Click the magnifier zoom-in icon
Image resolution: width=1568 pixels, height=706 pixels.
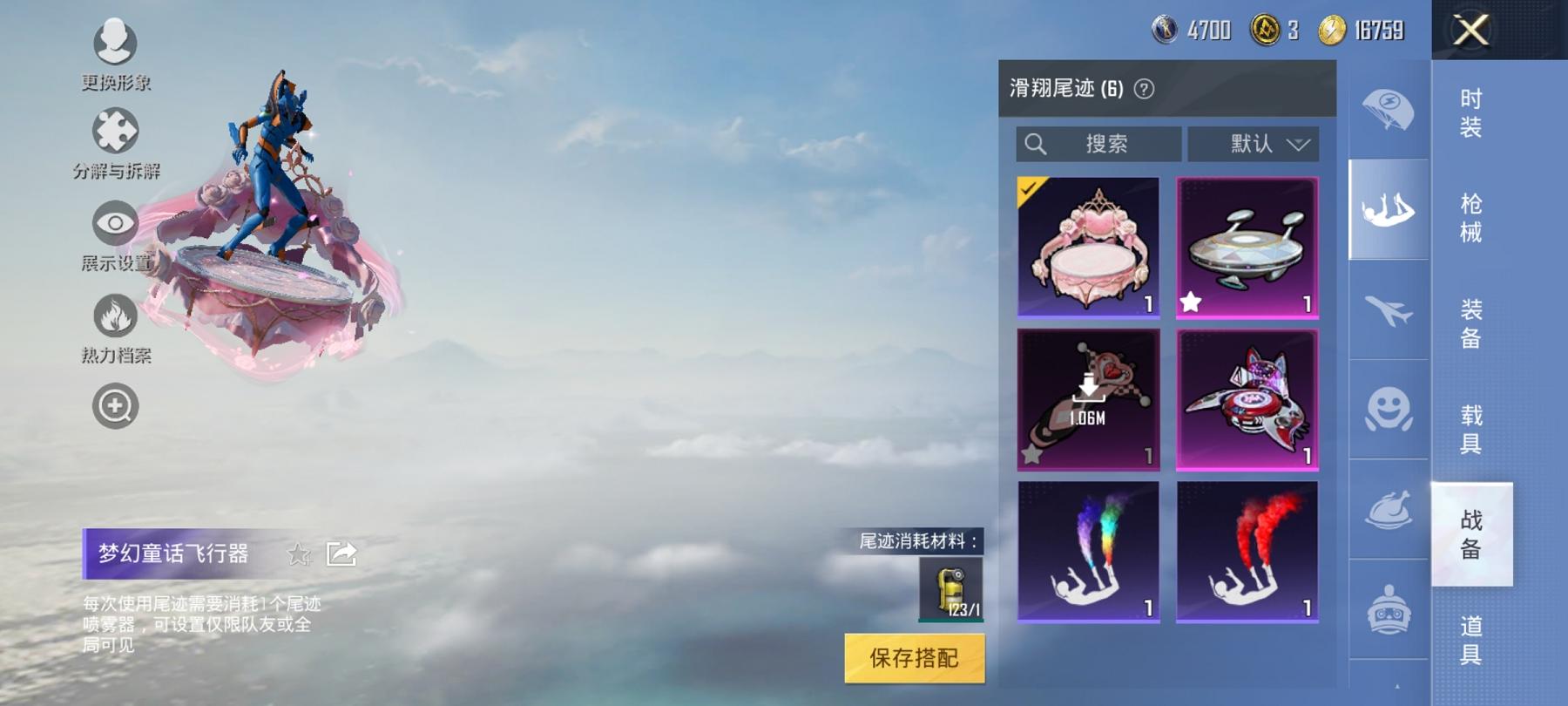point(116,404)
